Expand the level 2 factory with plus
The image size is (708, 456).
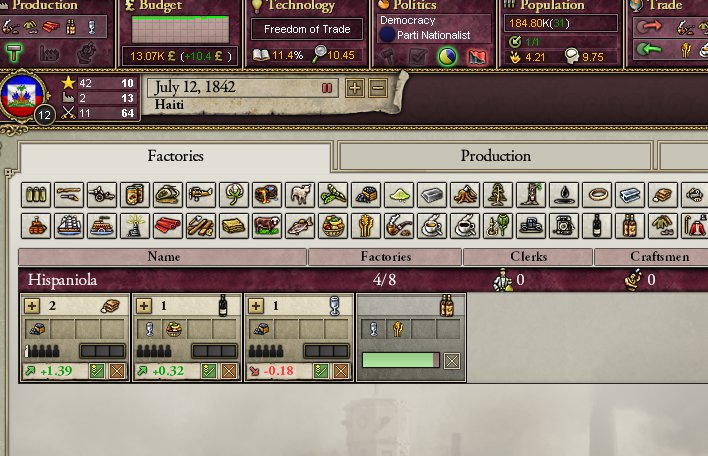(33, 306)
